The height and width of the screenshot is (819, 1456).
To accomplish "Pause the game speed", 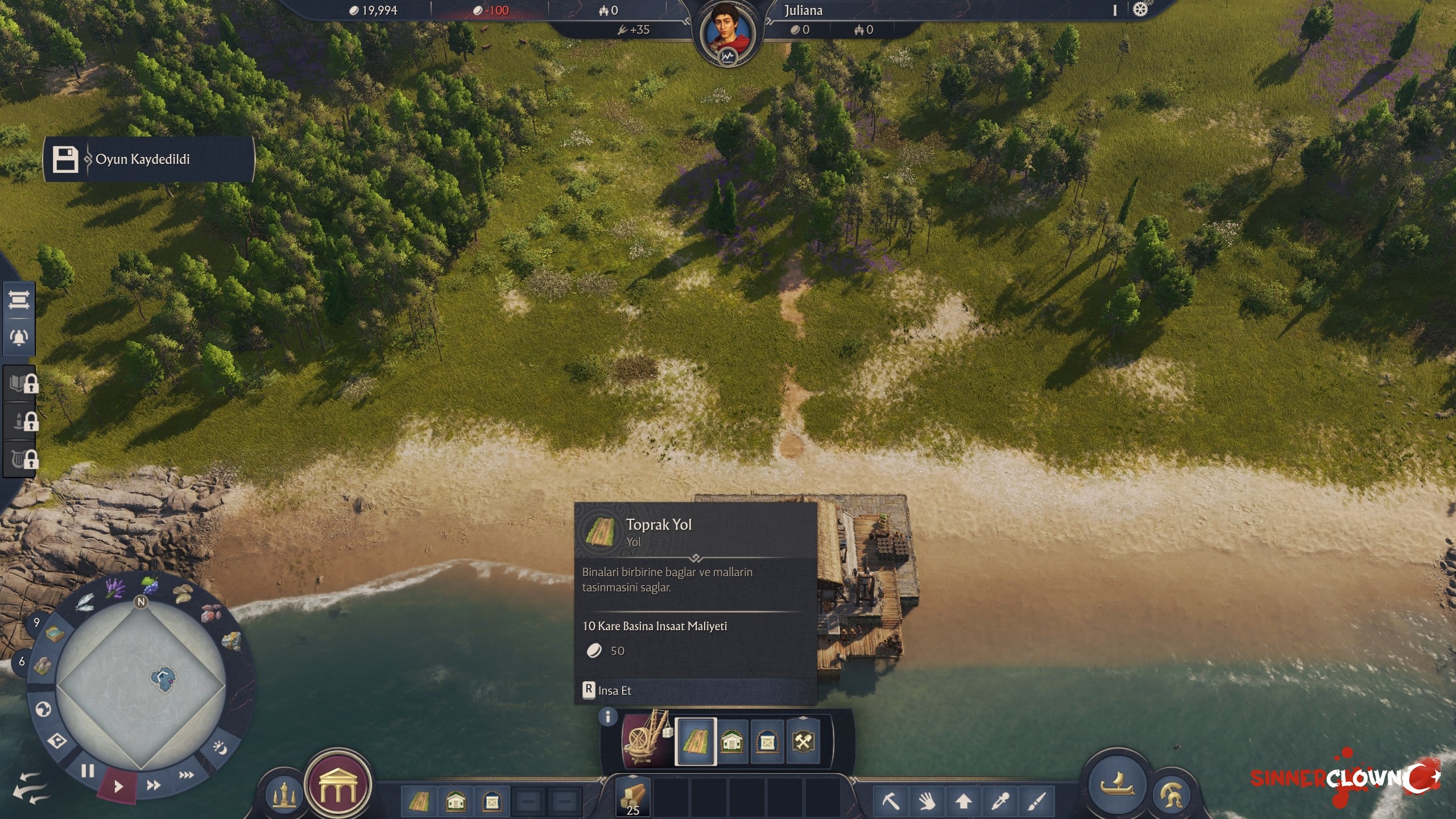I will coord(88,771).
